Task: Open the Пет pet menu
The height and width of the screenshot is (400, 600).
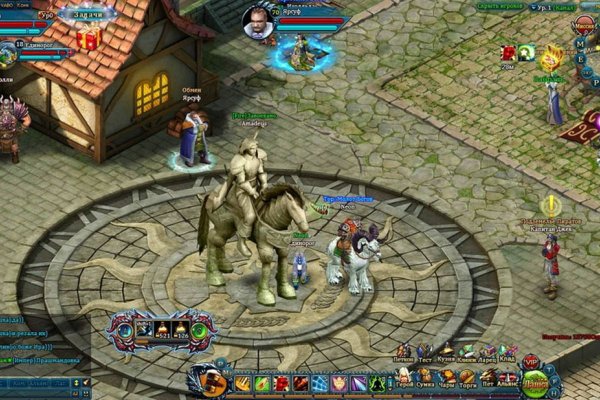Action: [x=487, y=378]
